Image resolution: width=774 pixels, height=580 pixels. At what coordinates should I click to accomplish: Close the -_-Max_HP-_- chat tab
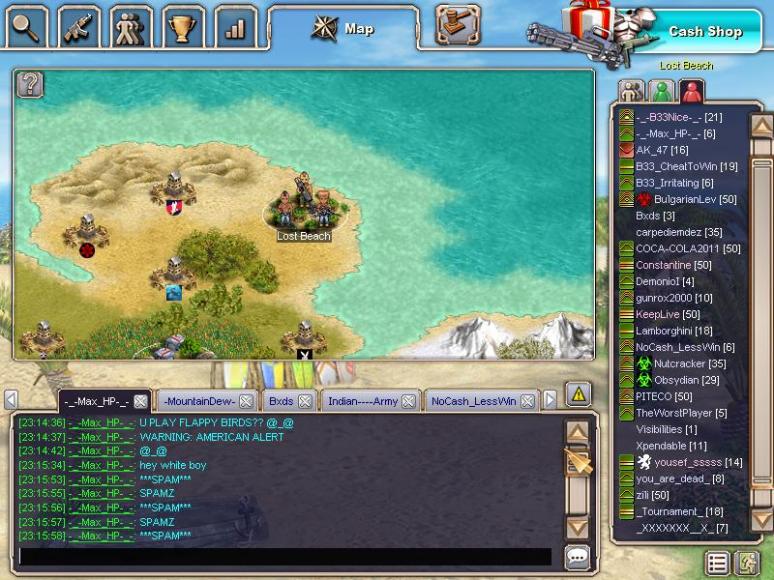tap(141, 401)
